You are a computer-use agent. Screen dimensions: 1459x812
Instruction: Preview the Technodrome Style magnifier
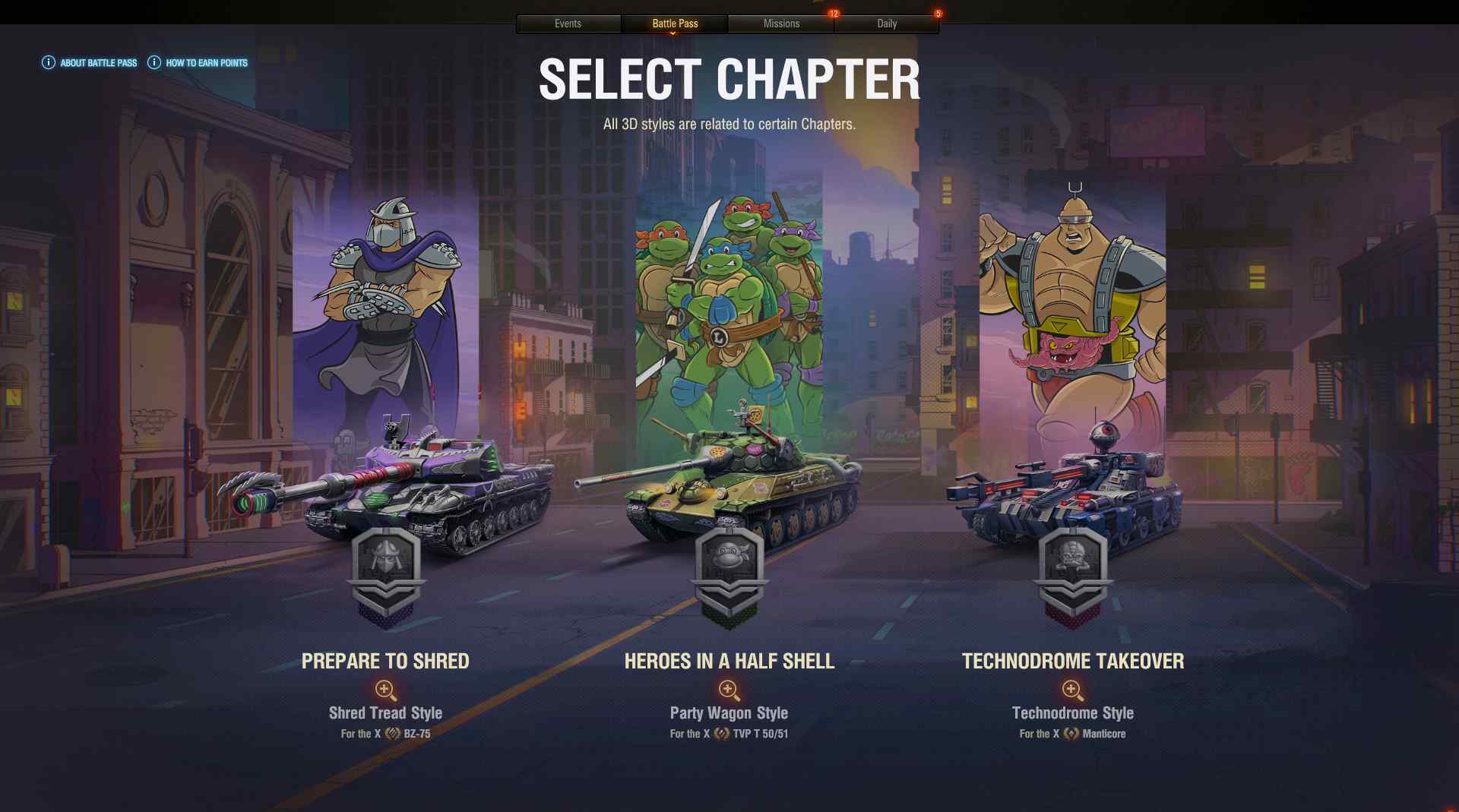pyautogui.click(x=1072, y=690)
